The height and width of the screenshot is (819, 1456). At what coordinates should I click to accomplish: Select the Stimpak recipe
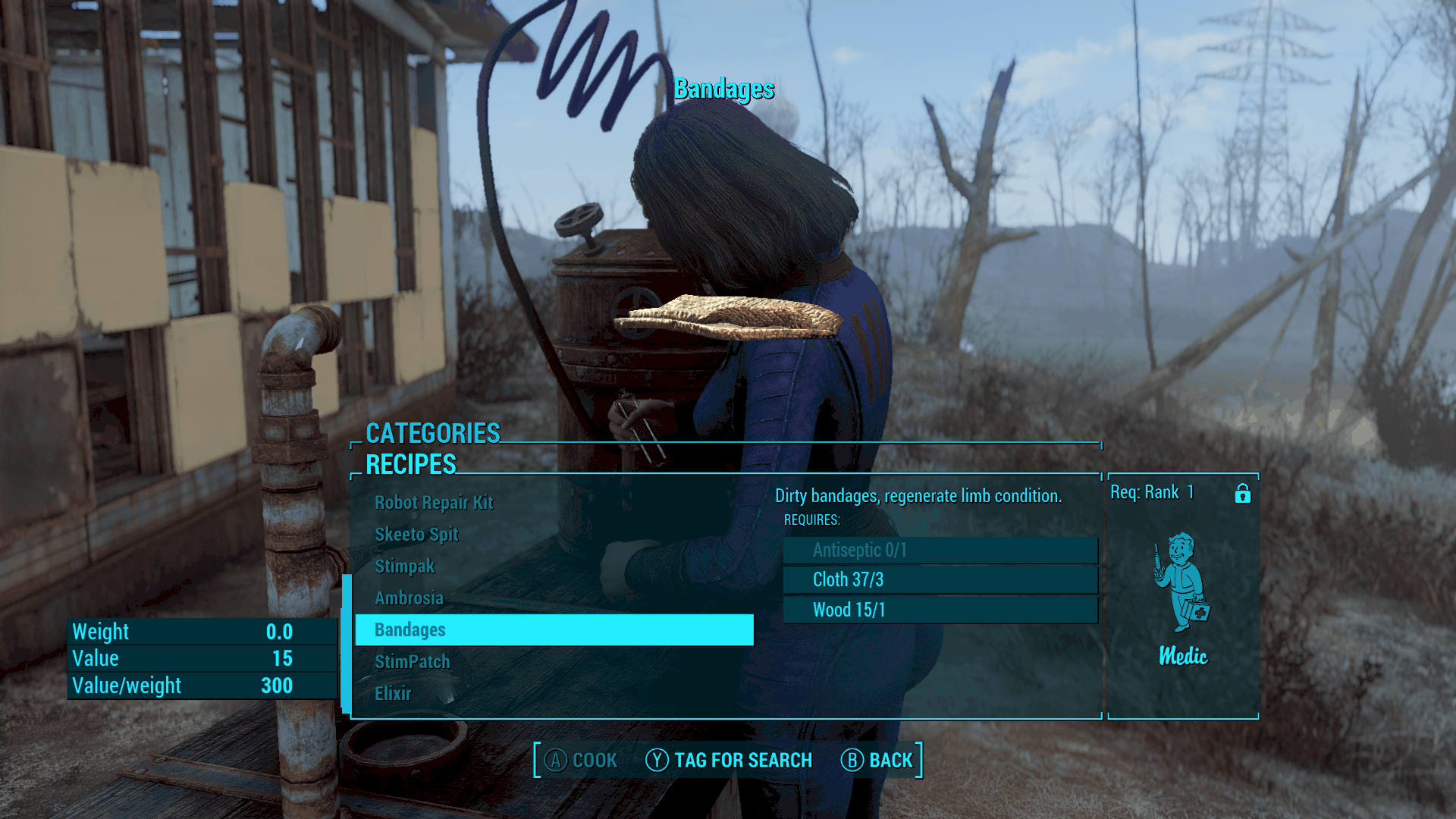(405, 566)
